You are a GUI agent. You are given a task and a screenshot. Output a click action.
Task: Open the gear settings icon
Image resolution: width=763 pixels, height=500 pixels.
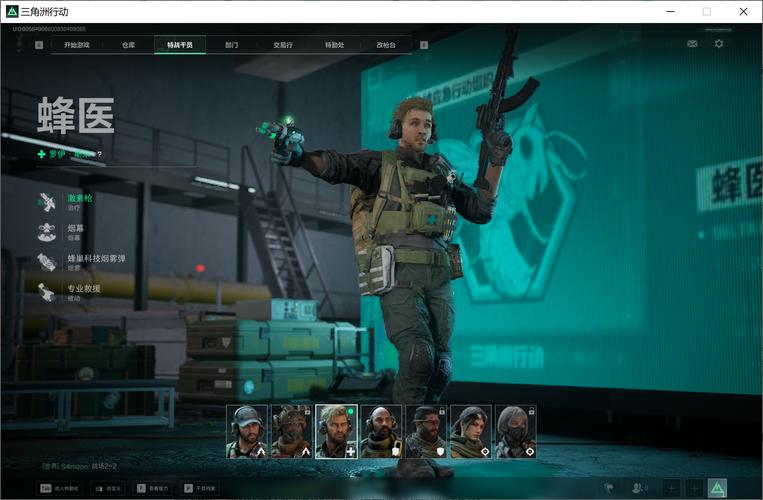pos(719,44)
